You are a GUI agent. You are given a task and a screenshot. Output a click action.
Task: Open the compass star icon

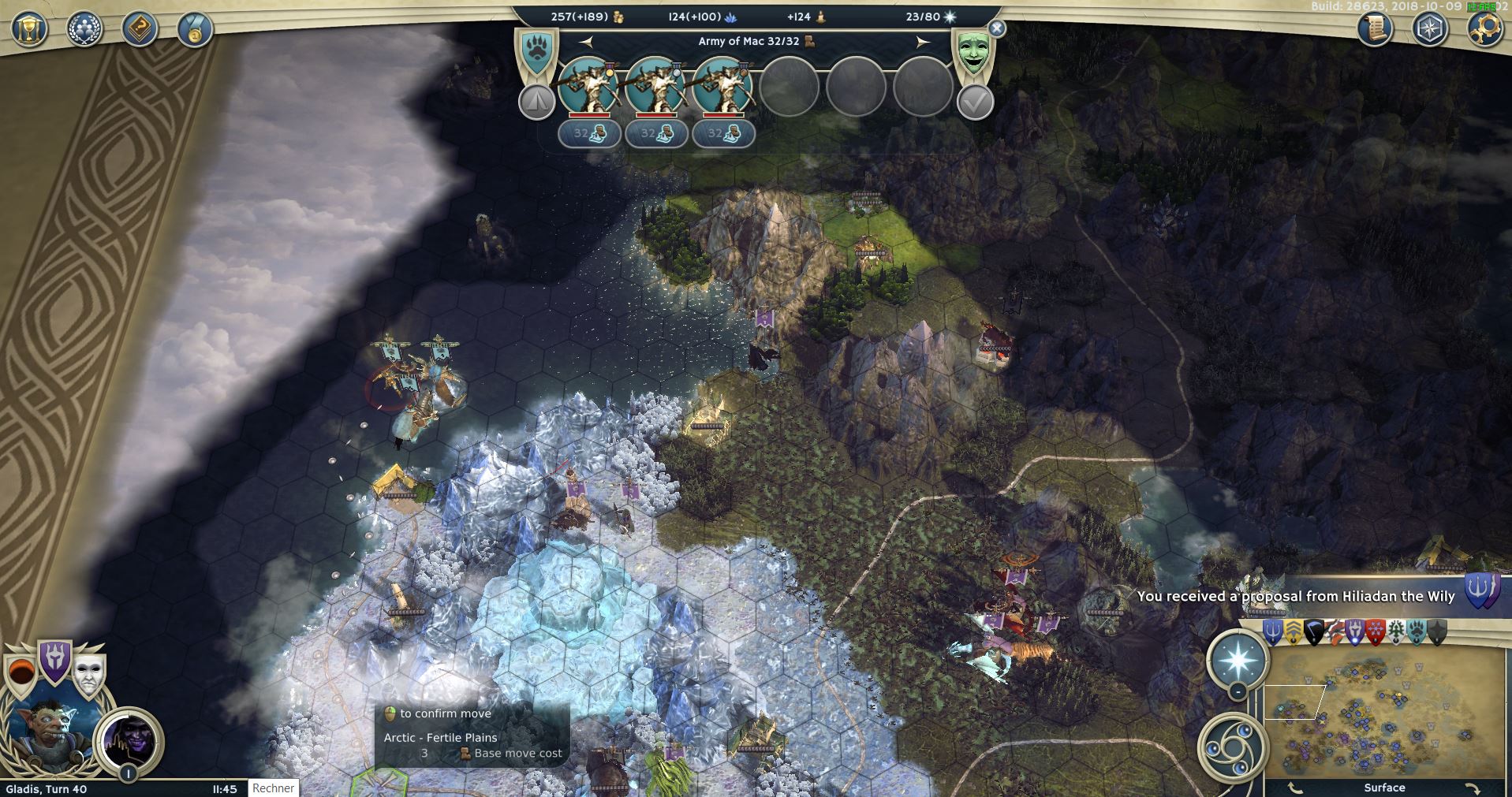pyautogui.click(x=1429, y=30)
